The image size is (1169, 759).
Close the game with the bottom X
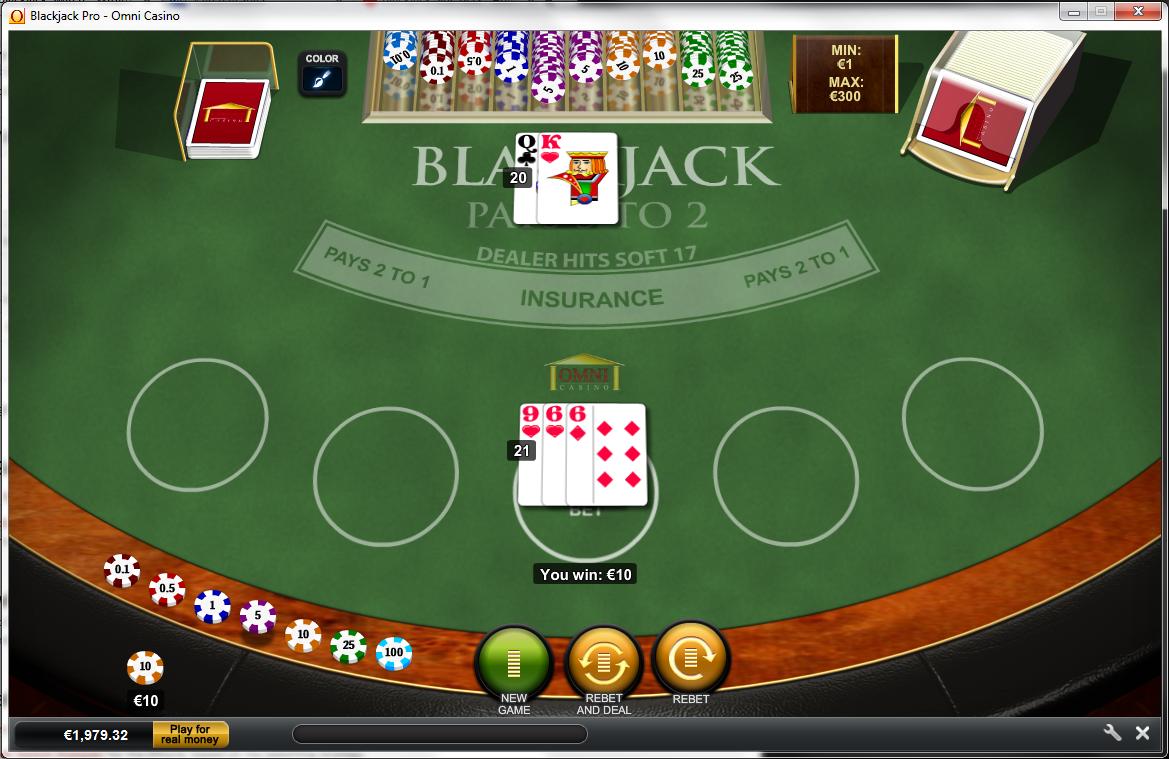point(1142,733)
